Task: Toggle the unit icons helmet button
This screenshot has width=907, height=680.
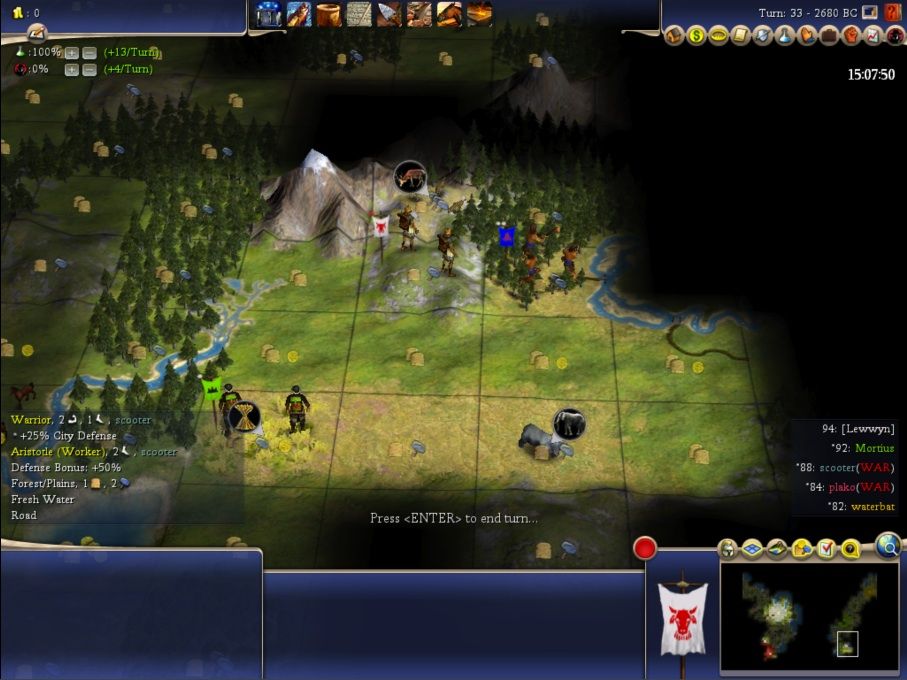Action: (x=728, y=549)
